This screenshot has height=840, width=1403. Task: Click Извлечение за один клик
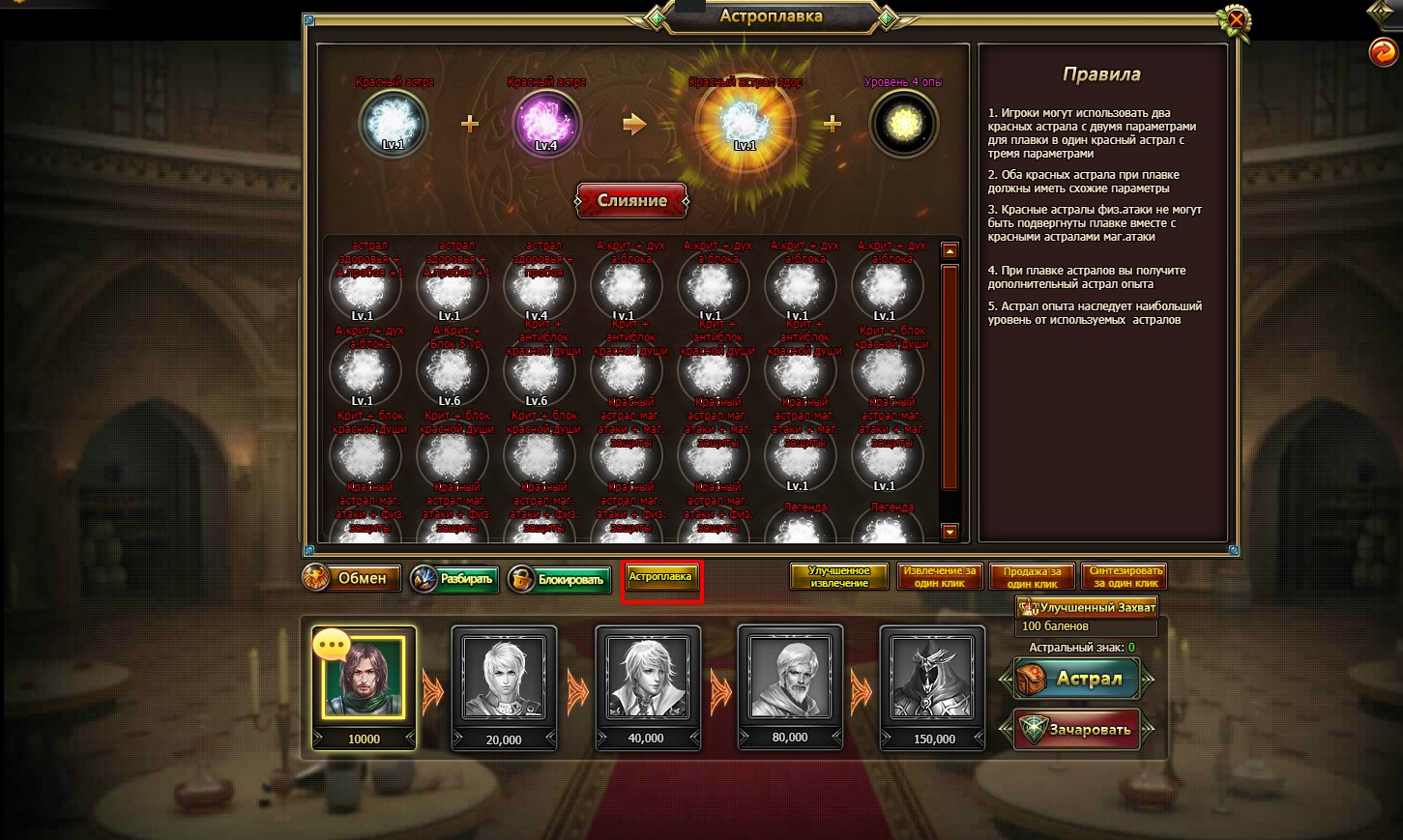939,577
